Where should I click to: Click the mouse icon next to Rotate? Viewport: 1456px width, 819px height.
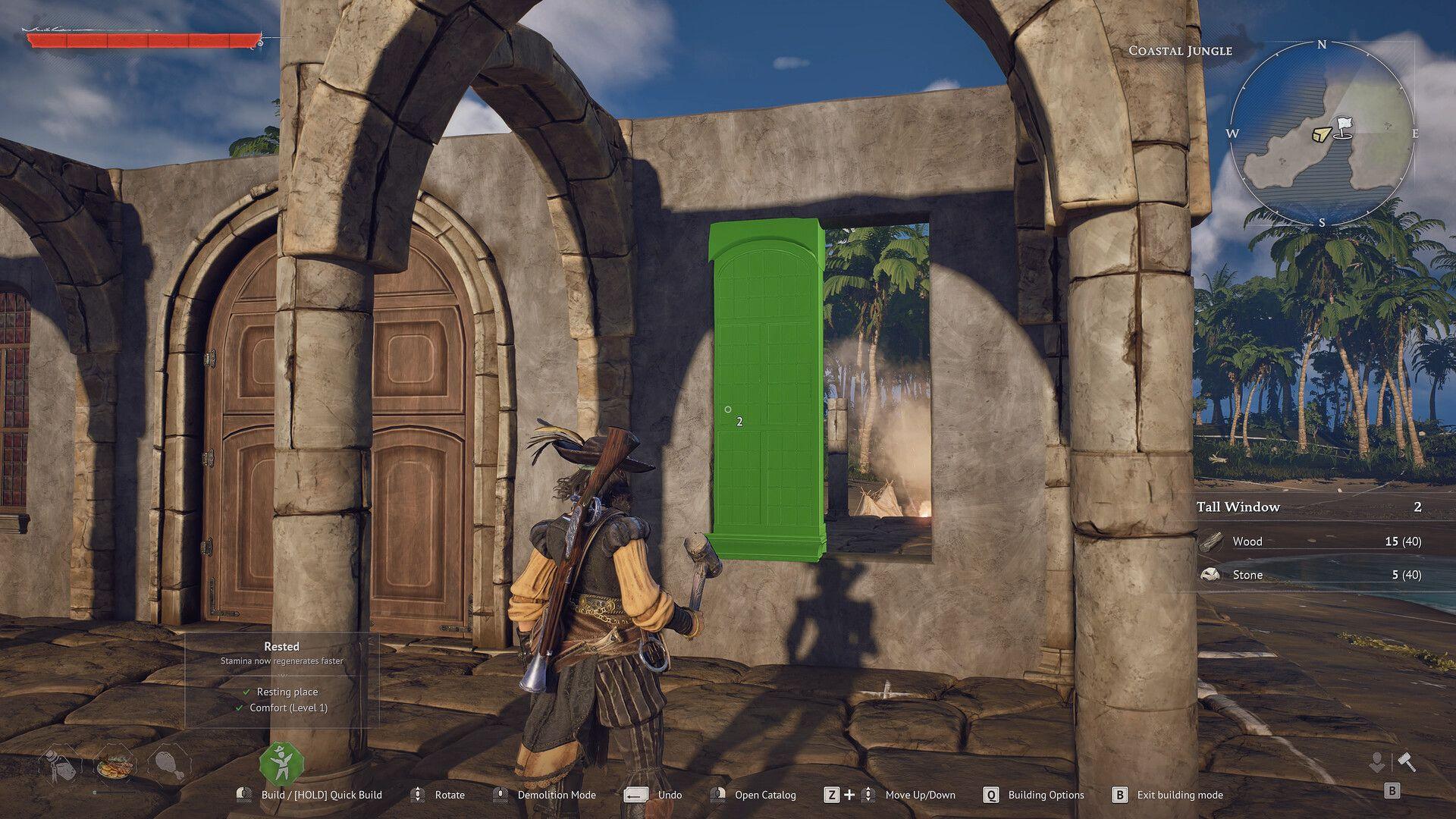pos(417,795)
